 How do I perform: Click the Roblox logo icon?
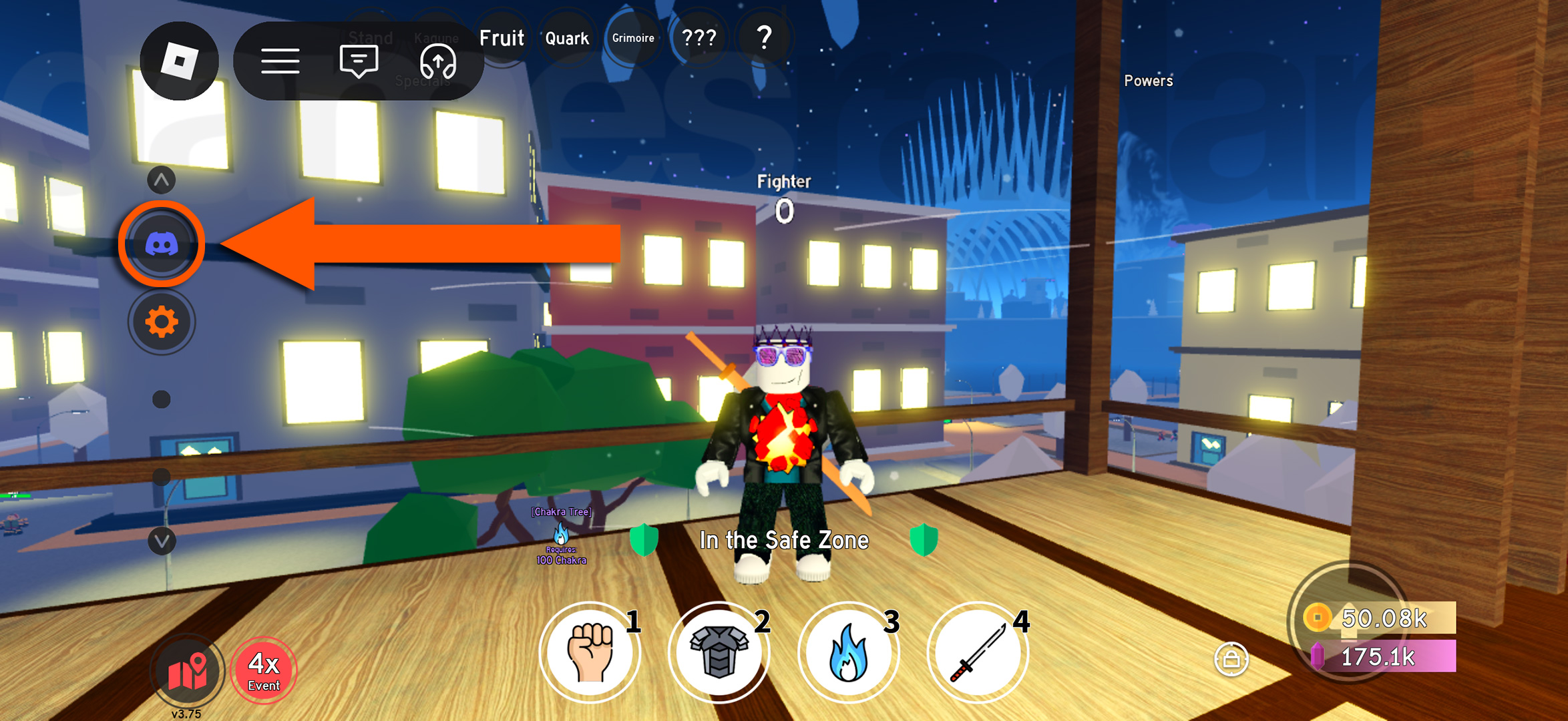point(179,61)
